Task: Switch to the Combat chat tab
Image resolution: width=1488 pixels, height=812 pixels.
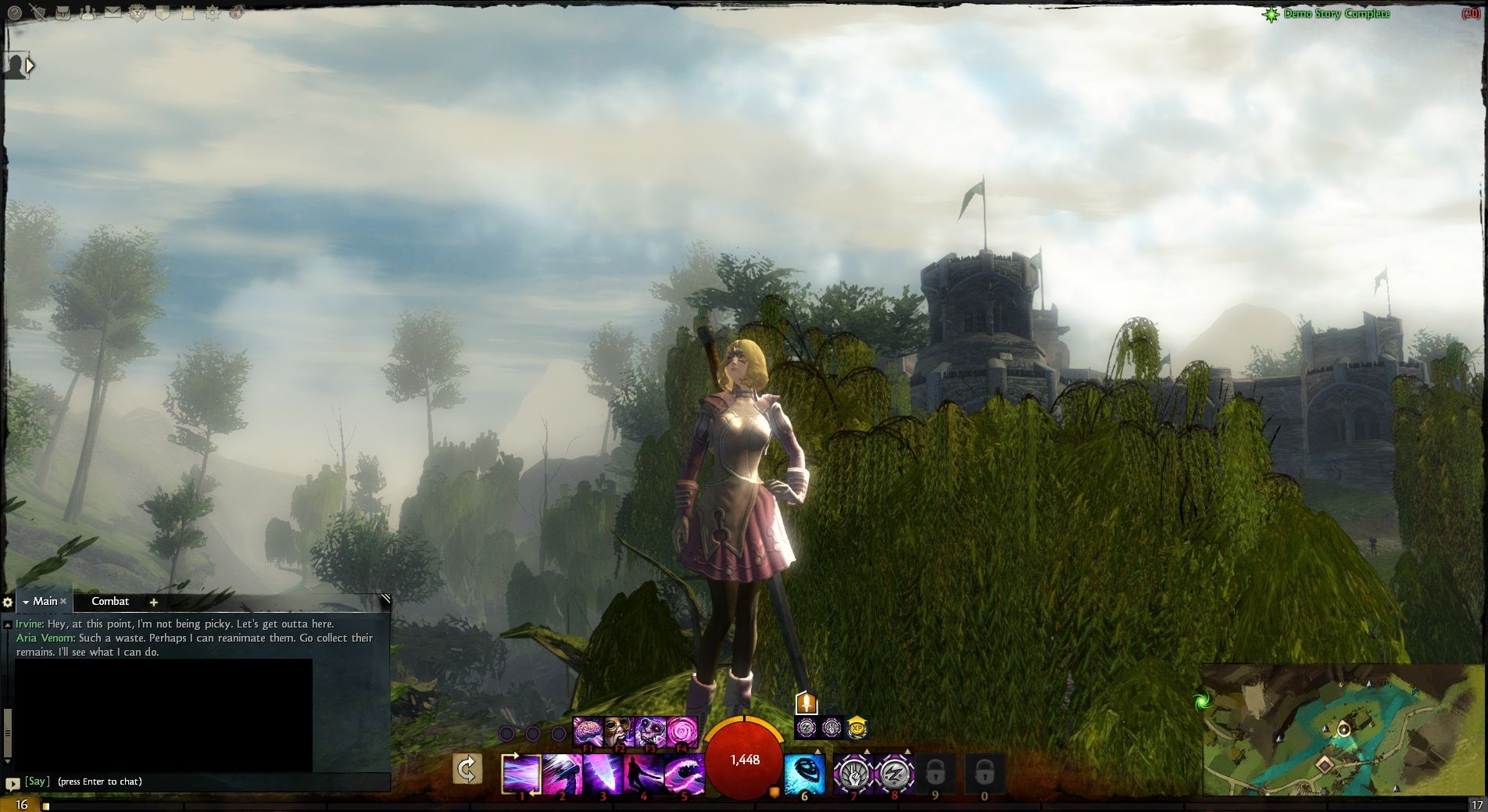Action: (110, 601)
